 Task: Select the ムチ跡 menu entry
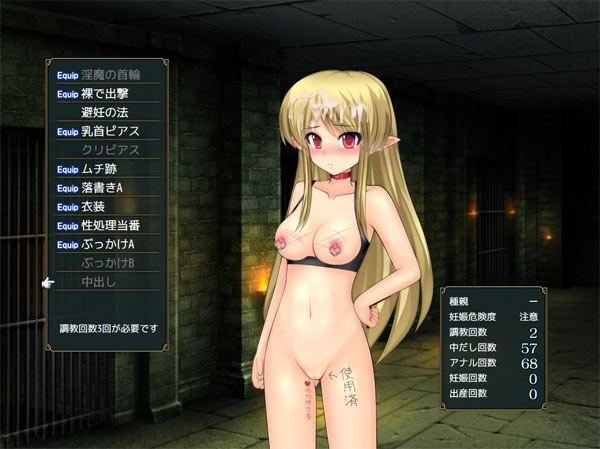point(105,169)
